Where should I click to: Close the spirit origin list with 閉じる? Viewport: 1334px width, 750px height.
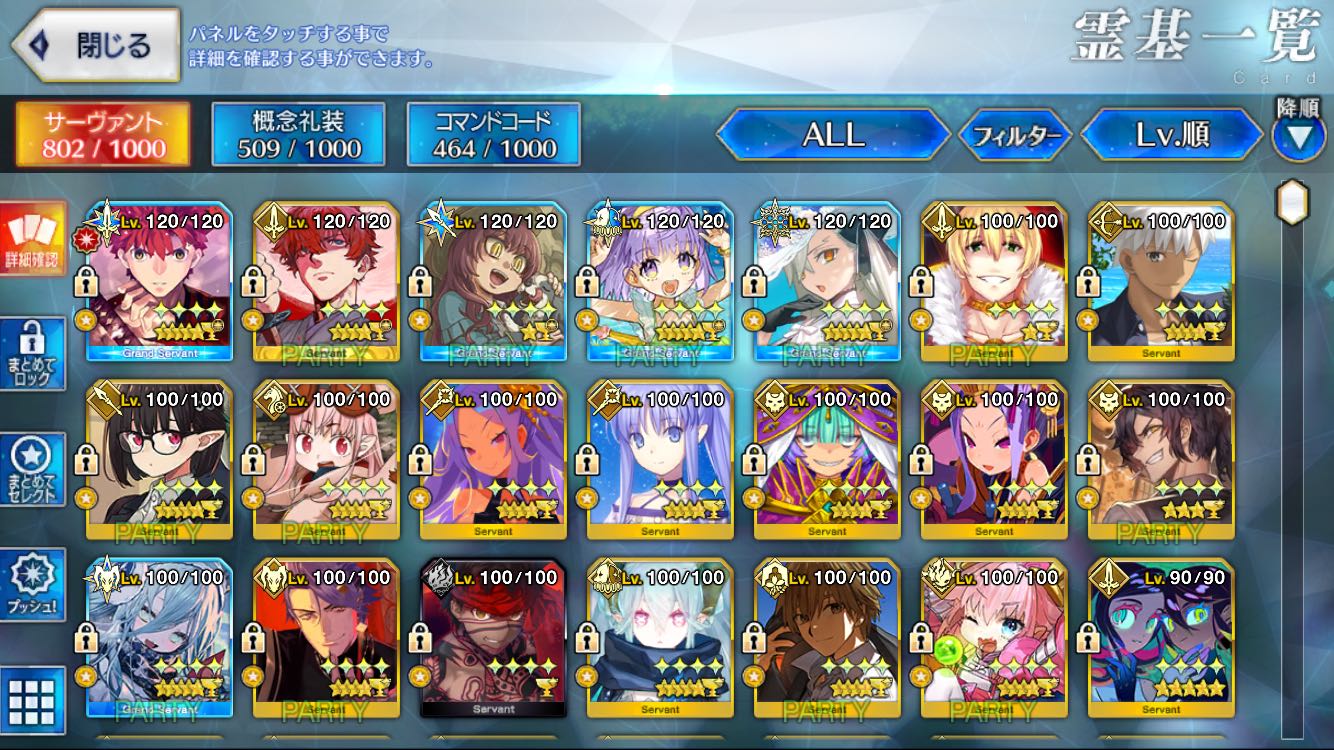(x=96, y=45)
